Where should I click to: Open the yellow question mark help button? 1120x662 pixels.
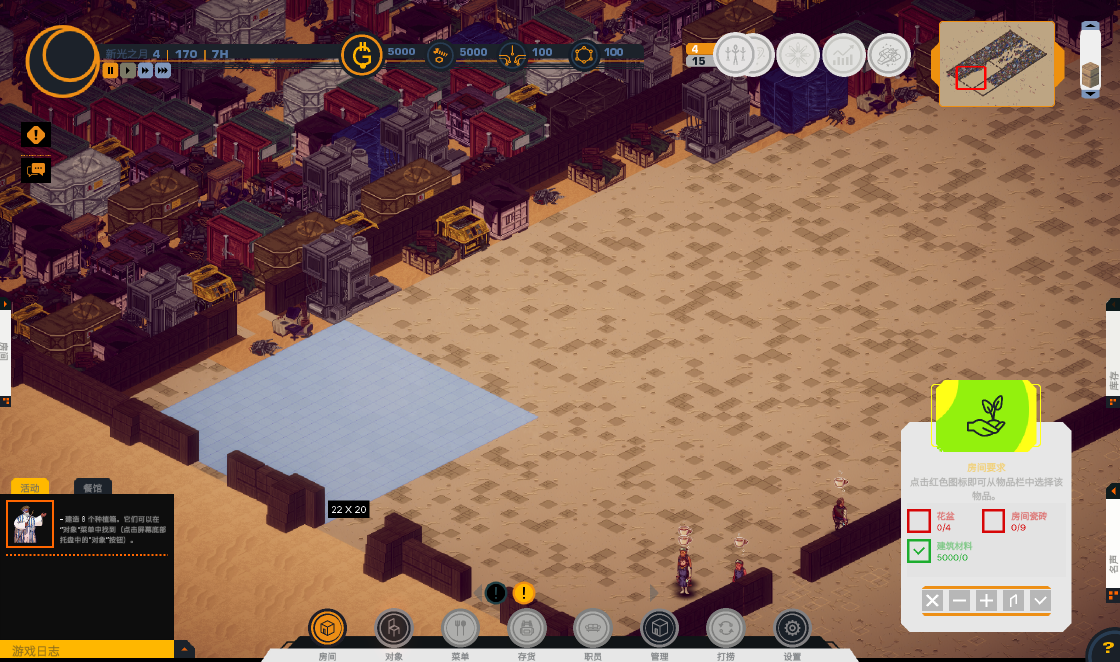pyautogui.click(x=1107, y=648)
